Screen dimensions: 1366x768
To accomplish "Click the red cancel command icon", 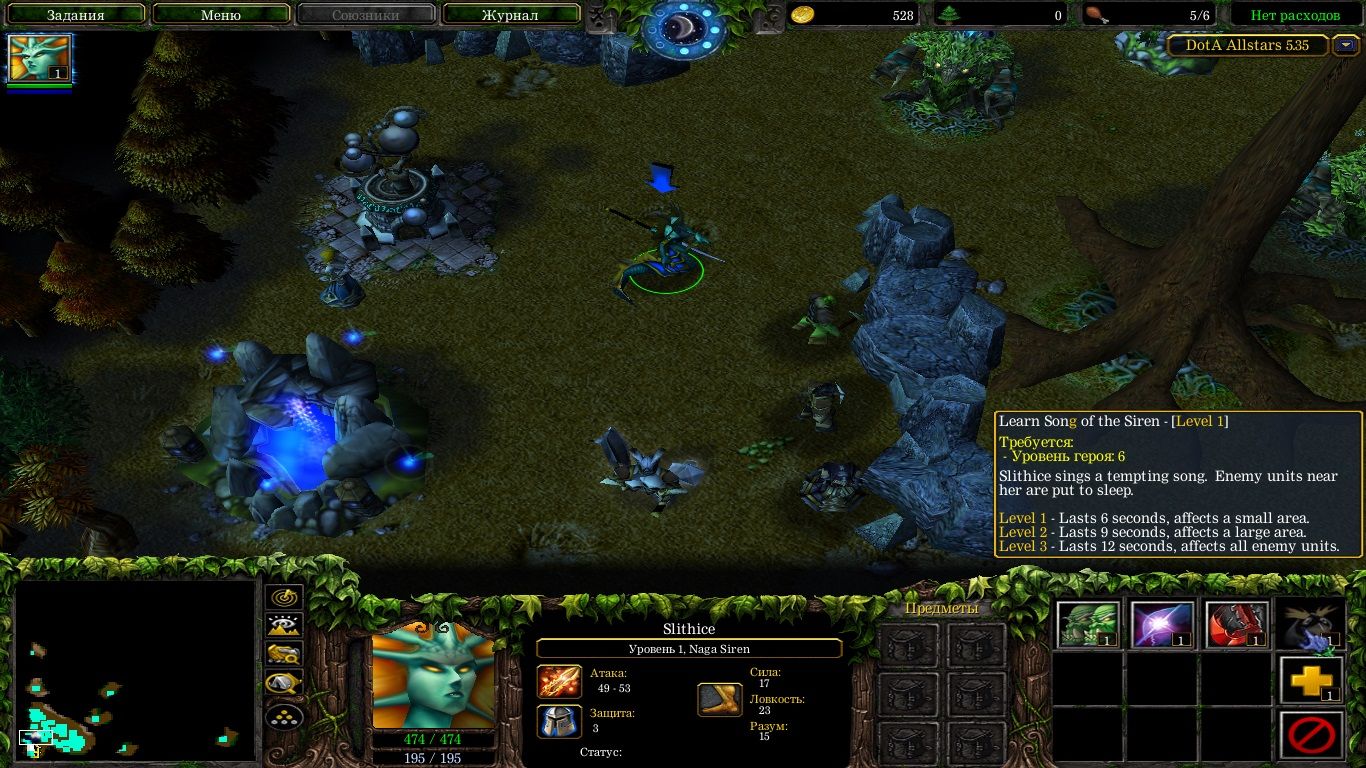I will click(1311, 733).
